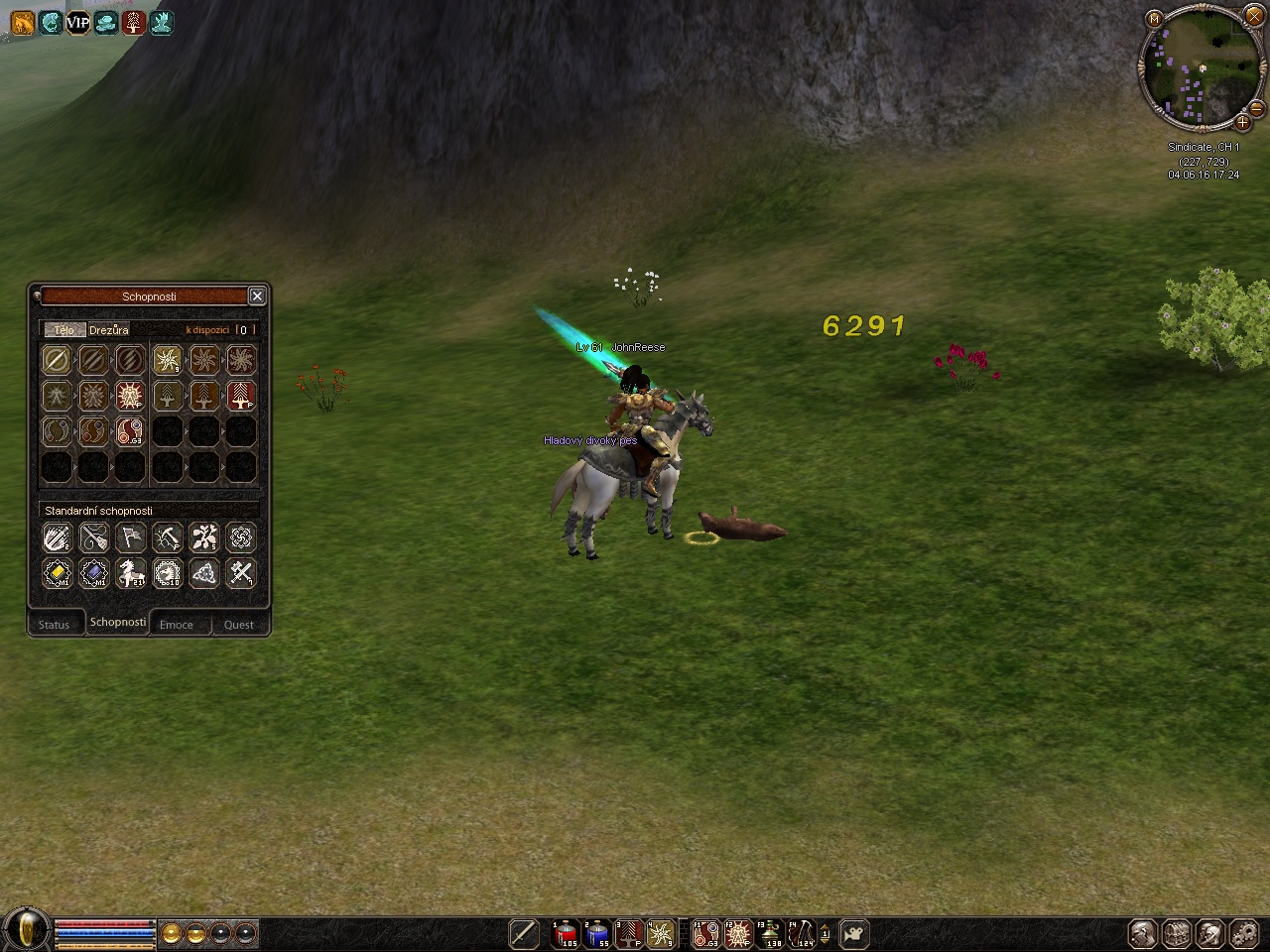Select the mining pickaxe standard skill
The height and width of the screenshot is (952, 1270).
click(x=167, y=537)
